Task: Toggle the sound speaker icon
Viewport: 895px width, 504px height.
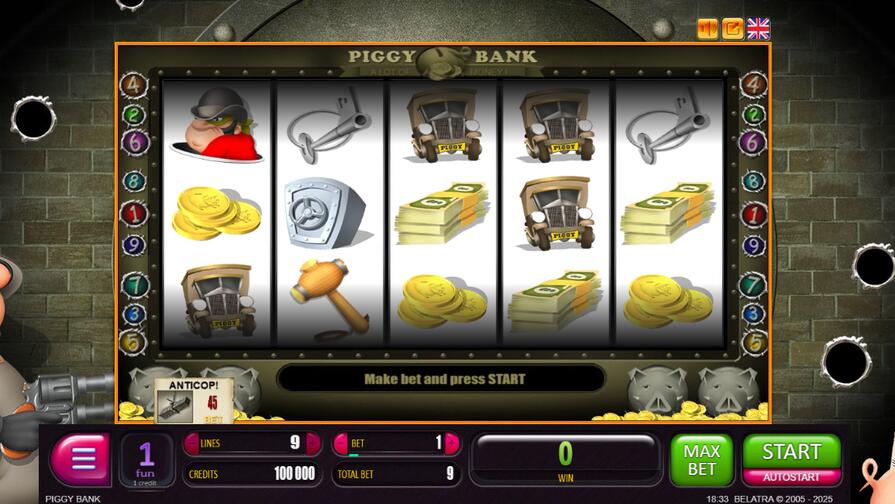Action: [x=707, y=29]
